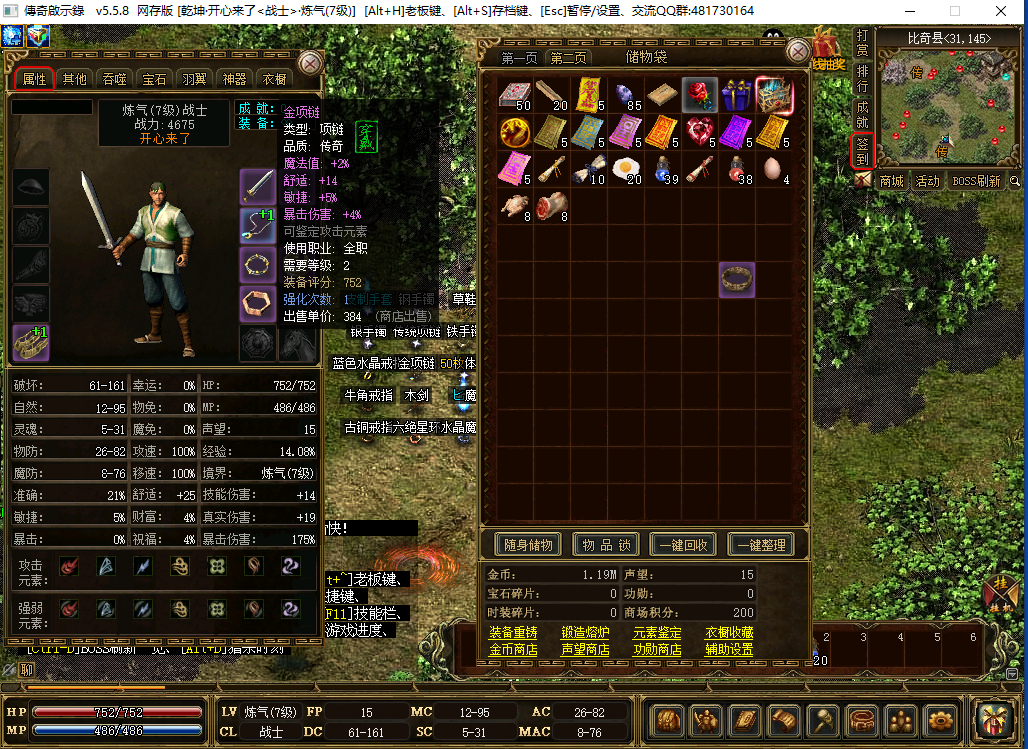Viewport: 1028px width, 749px height.
Task: Open the 羽翼 wings tab
Action: click(x=194, y=79)
